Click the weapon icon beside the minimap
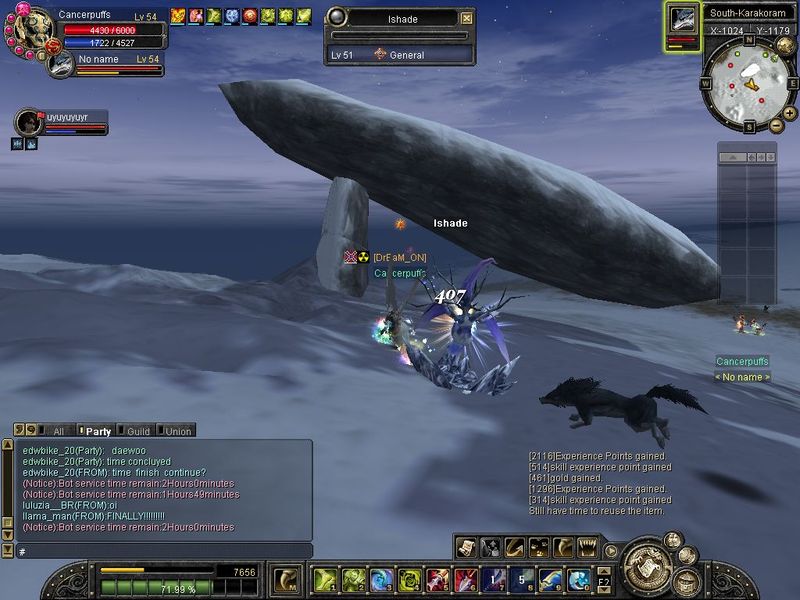This screenshot has height=600, width=800. click(x=683, y=20)
